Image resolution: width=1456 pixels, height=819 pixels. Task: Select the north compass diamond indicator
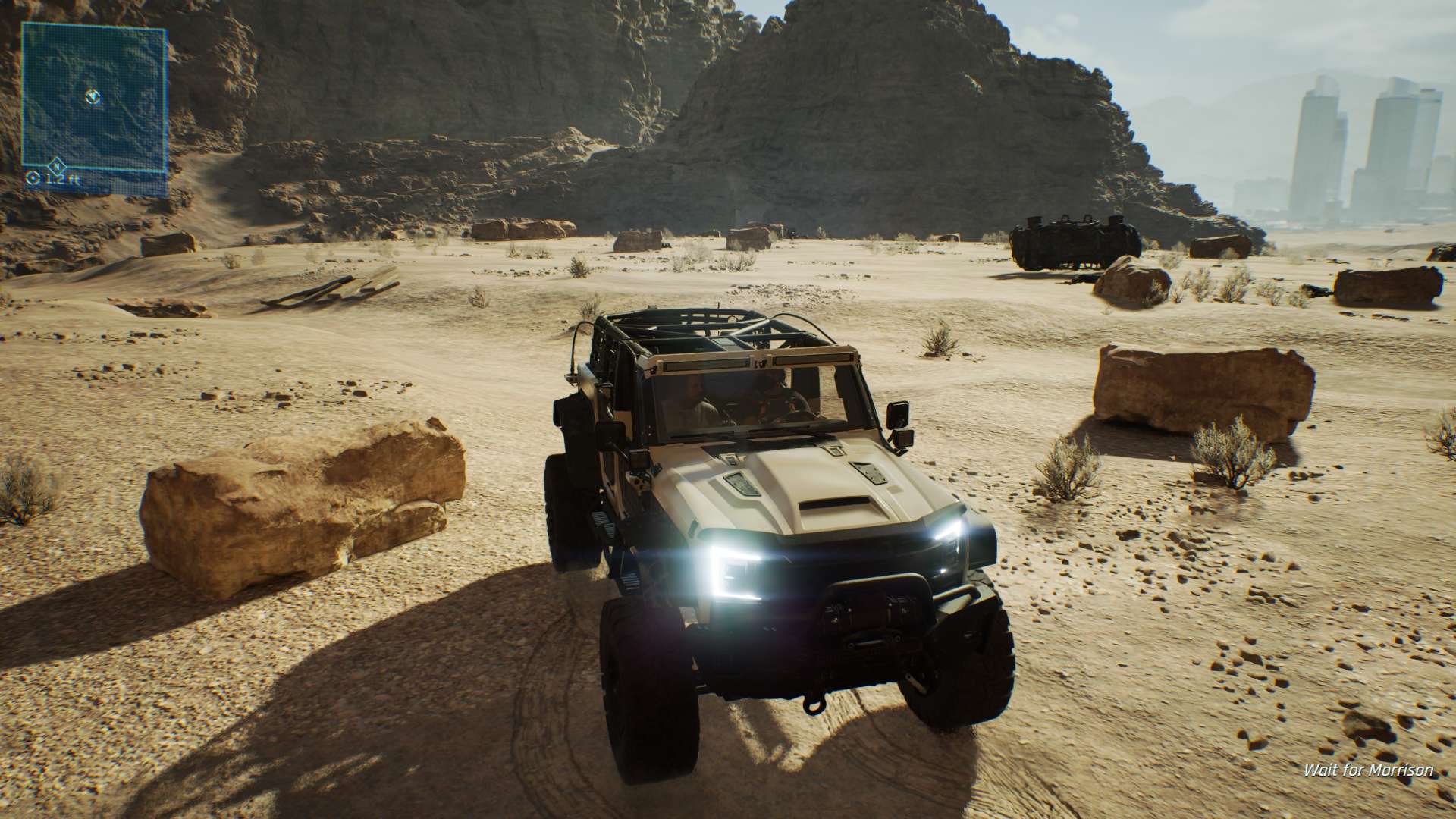tap(55, 164)
